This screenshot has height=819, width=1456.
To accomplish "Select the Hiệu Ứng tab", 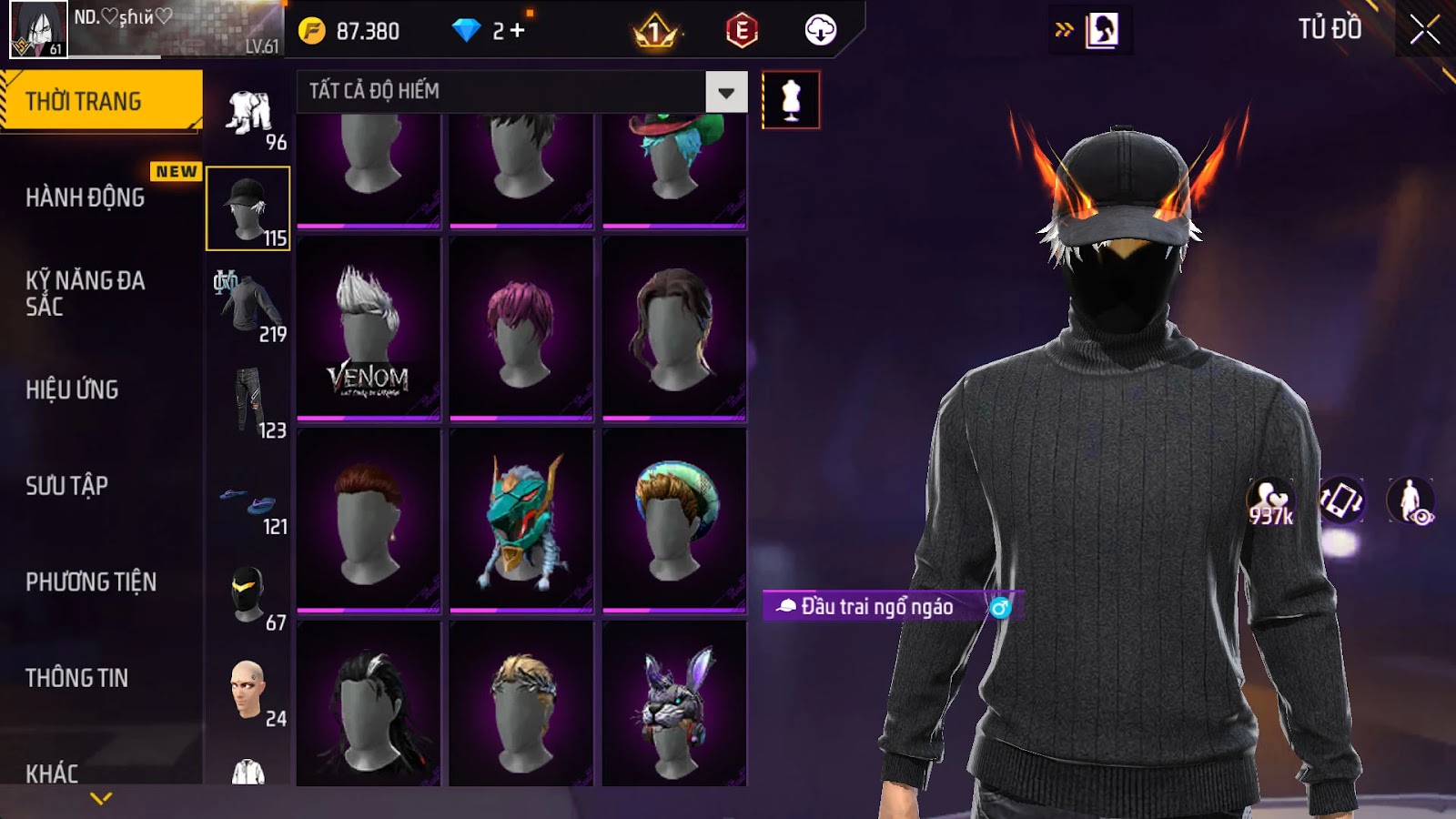I will point(73,389).
